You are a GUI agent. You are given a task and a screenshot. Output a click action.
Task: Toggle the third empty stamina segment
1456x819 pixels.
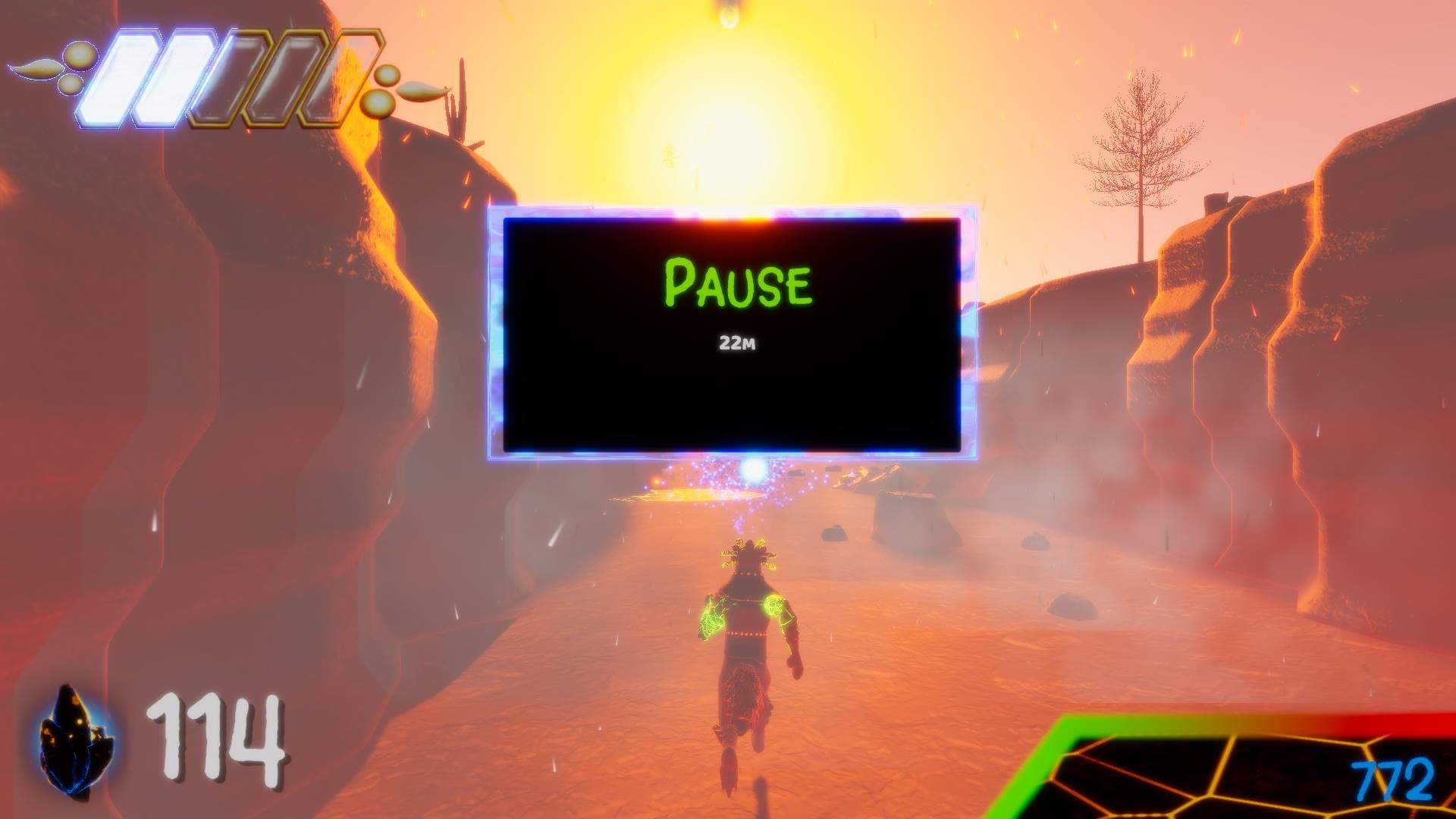[227, 80]
